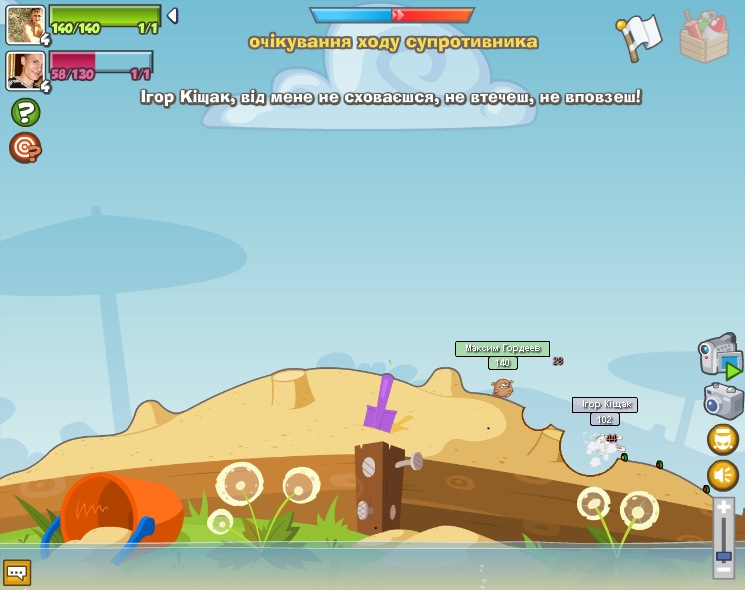Start video recording with the camcorder icon
The image size is (745, 590).
click(719, 355)
